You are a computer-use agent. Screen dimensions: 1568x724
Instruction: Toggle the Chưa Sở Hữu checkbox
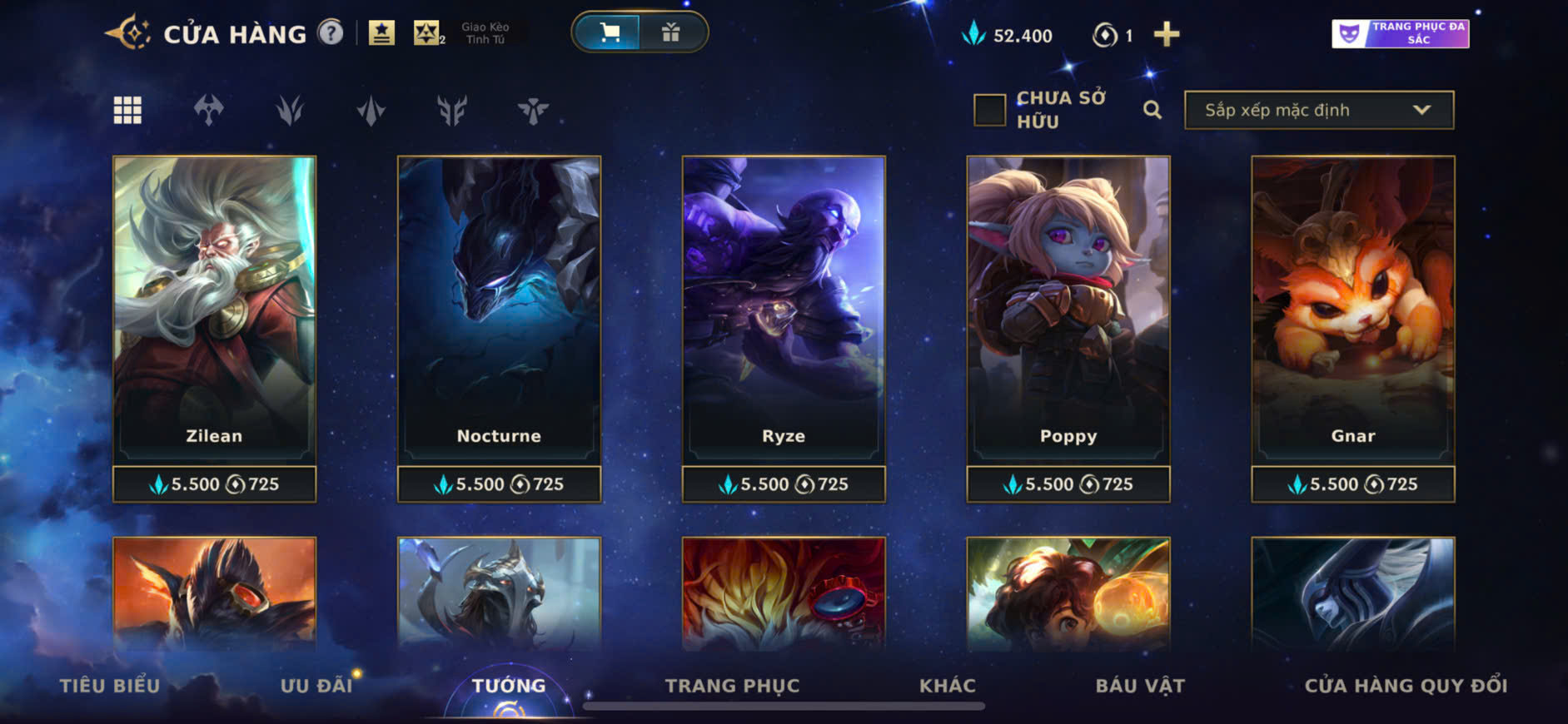click(x=989, y=110)
